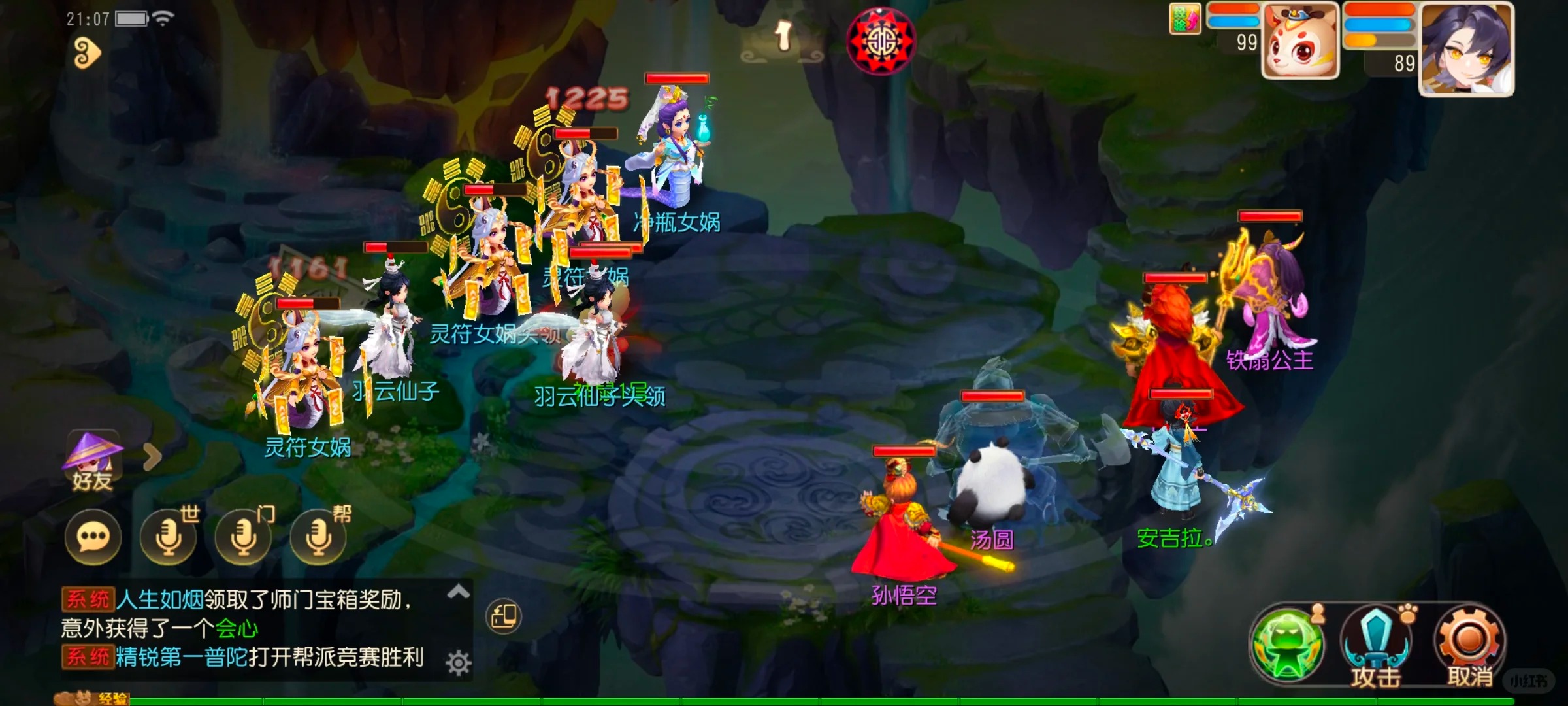
Task: Select the fox pet portrait
Action: click(x=1300, y=41)
